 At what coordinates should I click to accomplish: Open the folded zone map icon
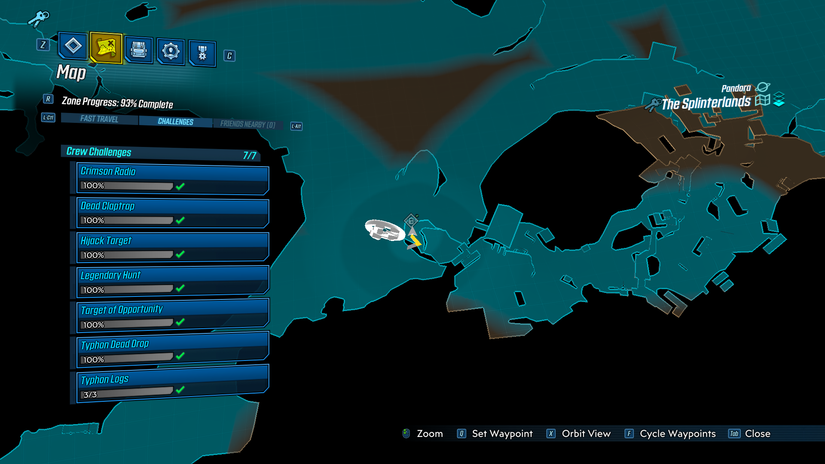click(x=762, y=101)
